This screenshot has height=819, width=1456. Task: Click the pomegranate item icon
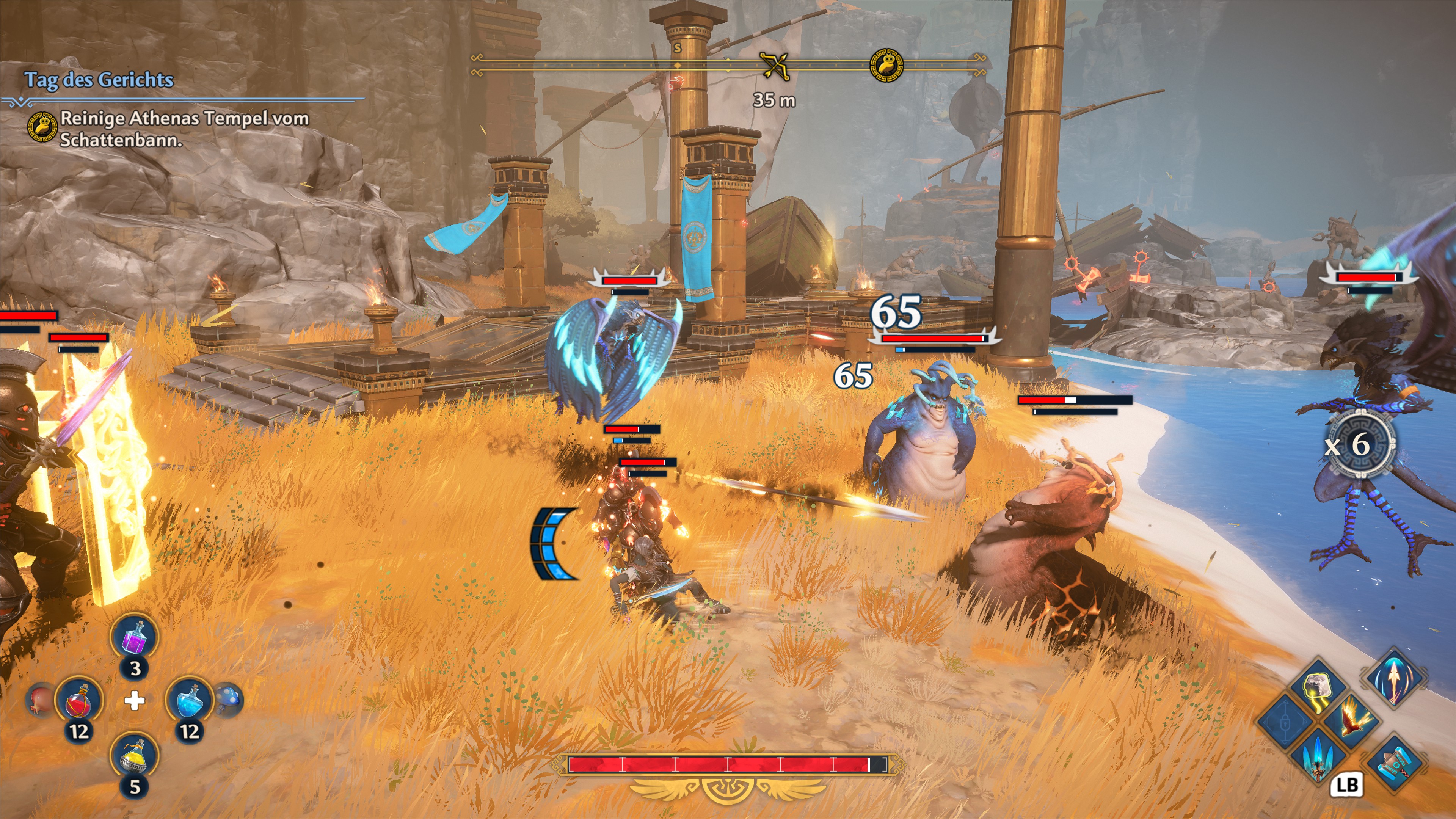[39, 698]
